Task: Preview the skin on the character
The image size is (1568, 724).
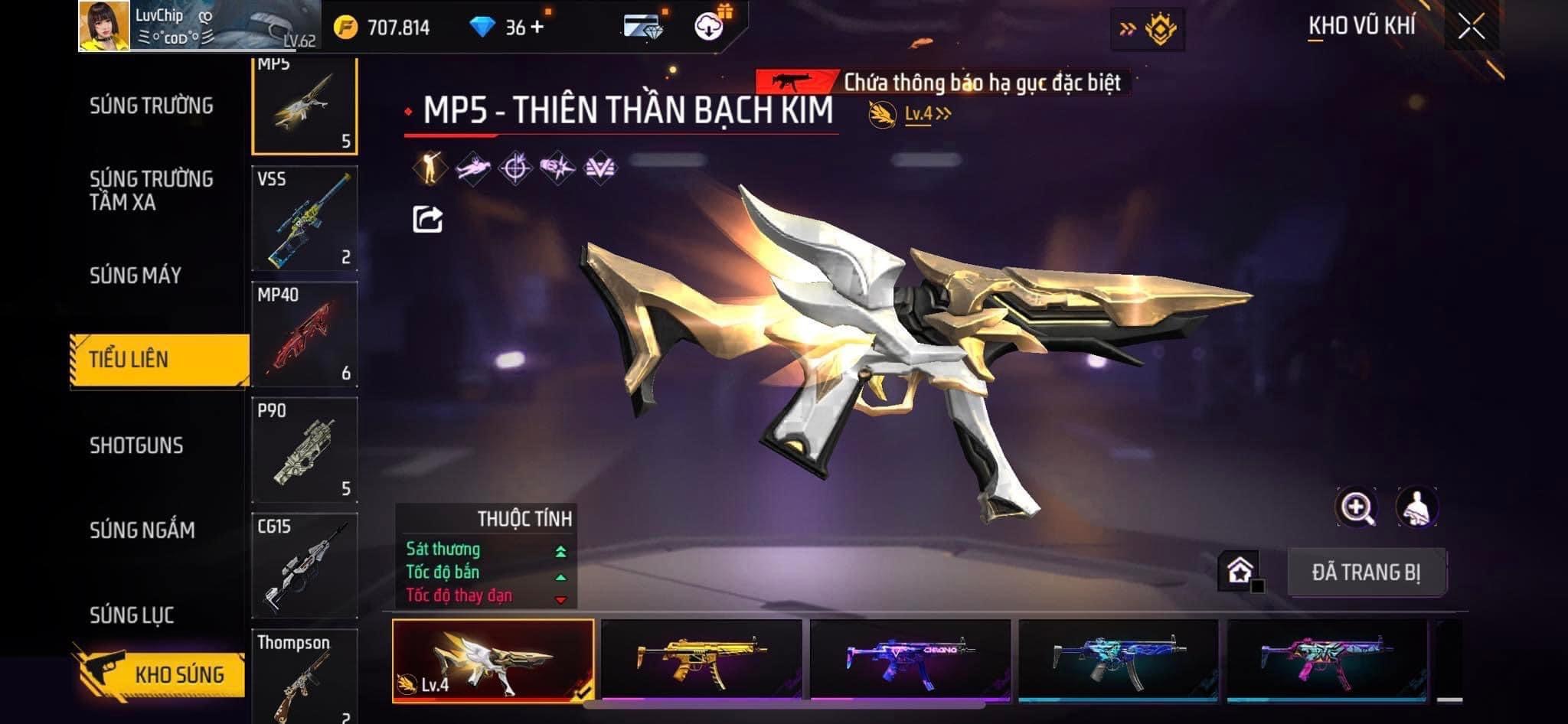Action: (1417, 507)
